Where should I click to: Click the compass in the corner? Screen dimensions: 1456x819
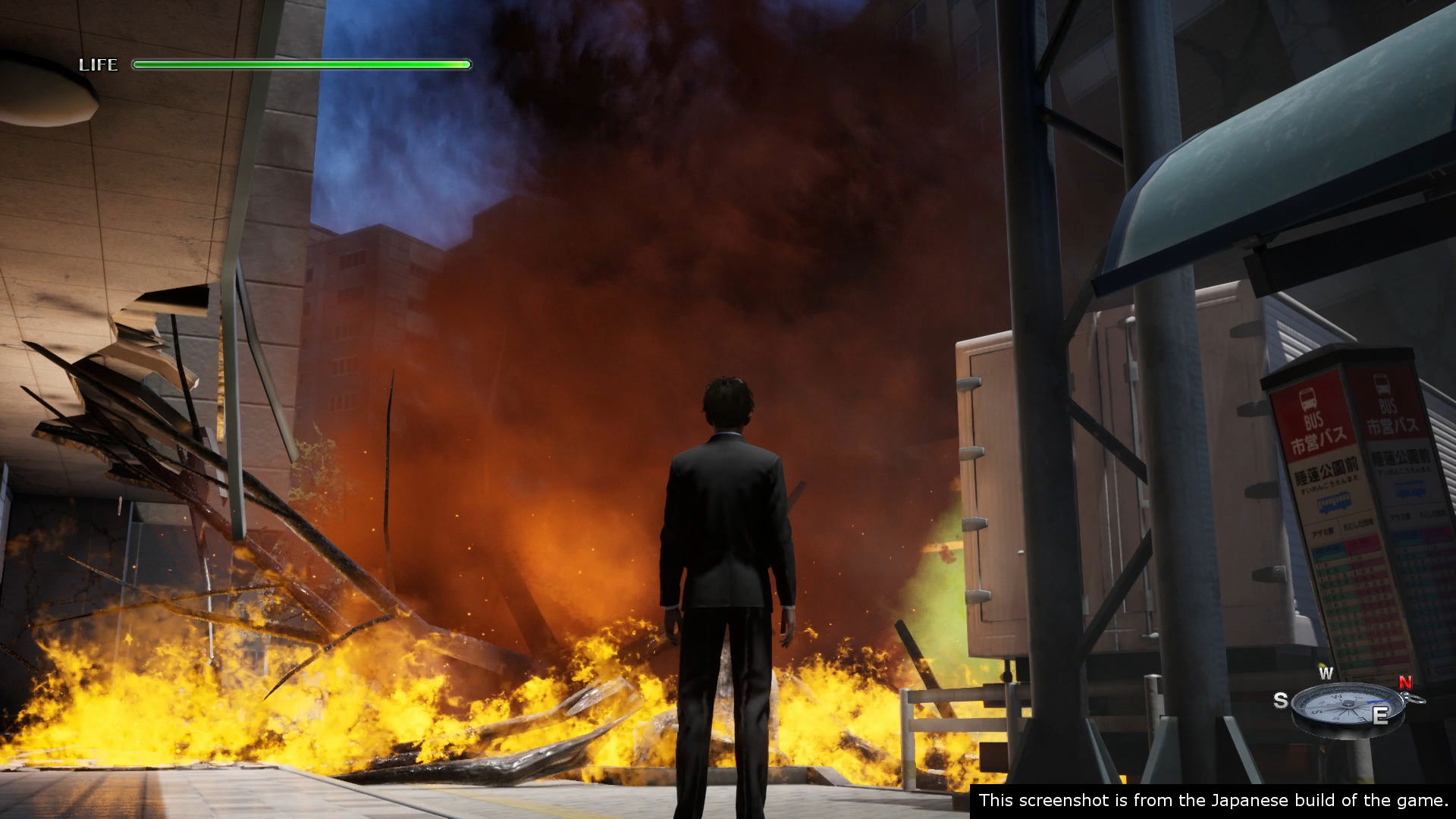tap(1345, 706)
